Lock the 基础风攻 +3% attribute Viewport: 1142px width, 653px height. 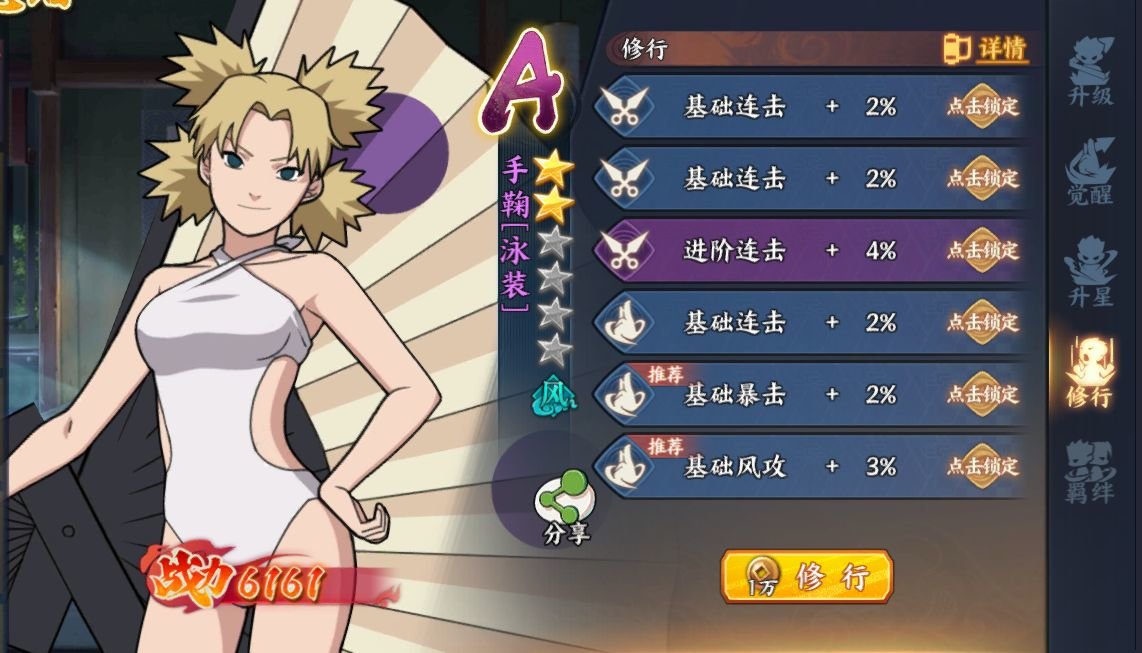point(983,466)
